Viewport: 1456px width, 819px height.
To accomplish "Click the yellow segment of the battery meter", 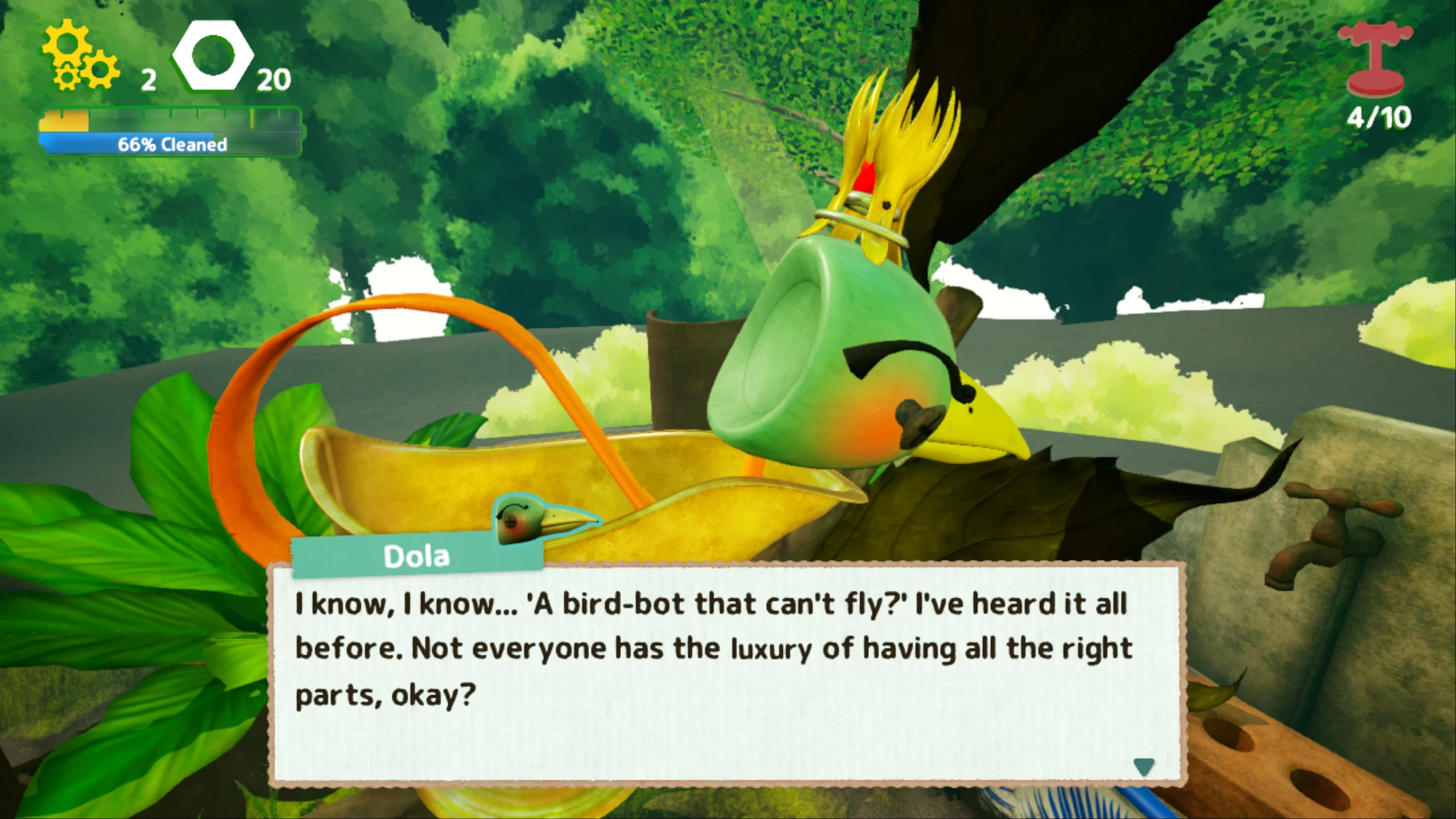I will click(x=63, y=121).
